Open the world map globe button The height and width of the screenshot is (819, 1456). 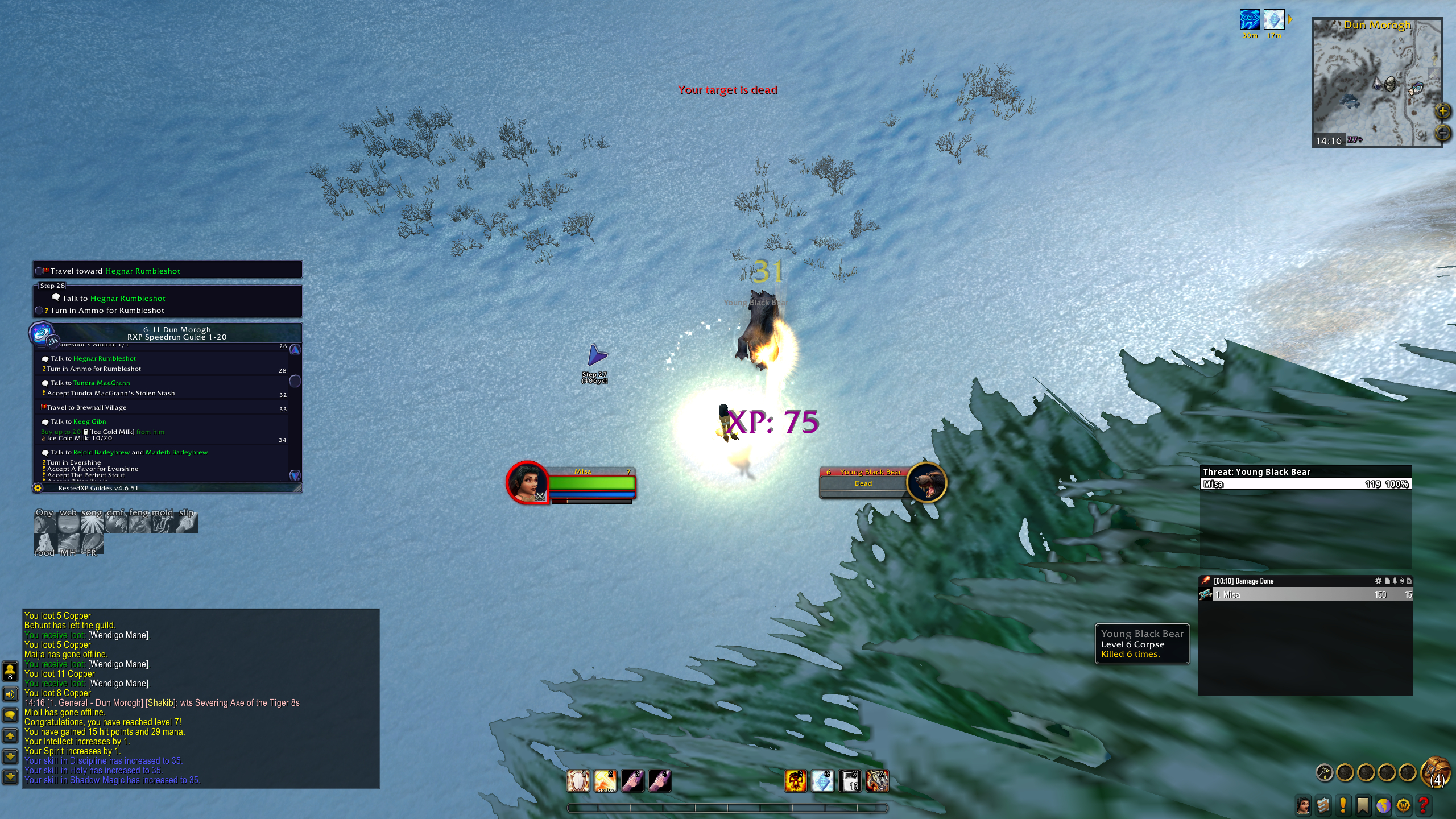pyautogui.click(x=1383, y=805)
